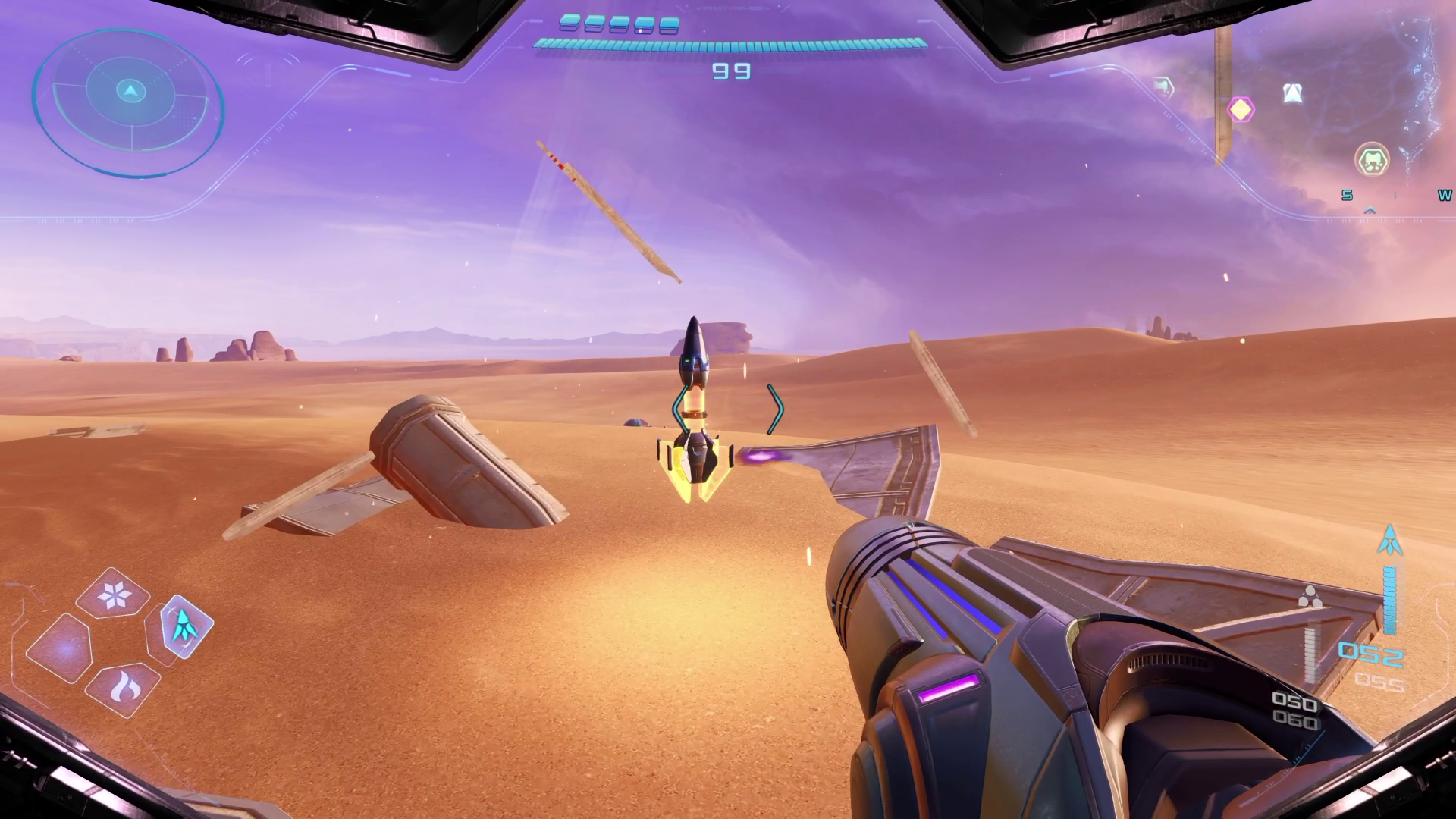The height and width of the screenshot is (819, 1456).
Task: Select the white three-orb ammo icon
Action: tap(1310, 597)
